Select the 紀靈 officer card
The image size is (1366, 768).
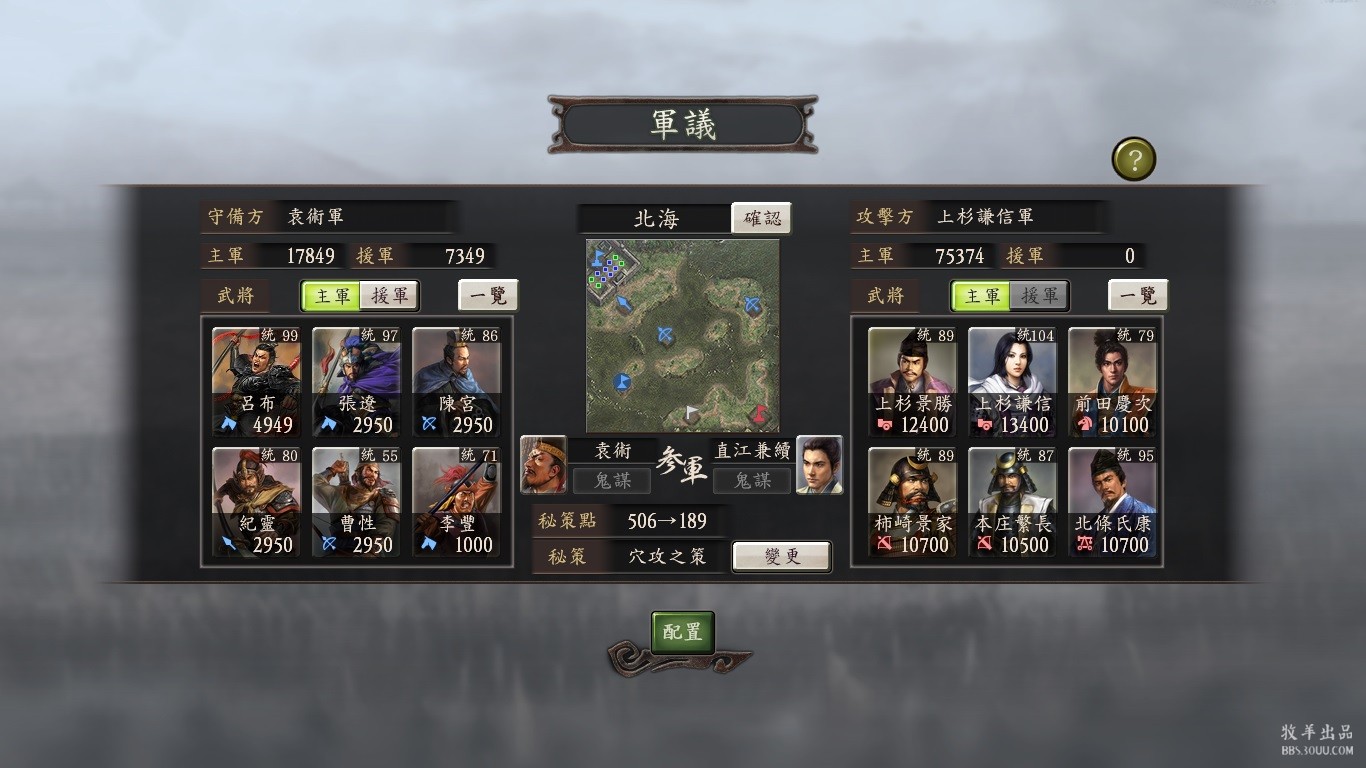pyautogui.click(x=256, y=502)
